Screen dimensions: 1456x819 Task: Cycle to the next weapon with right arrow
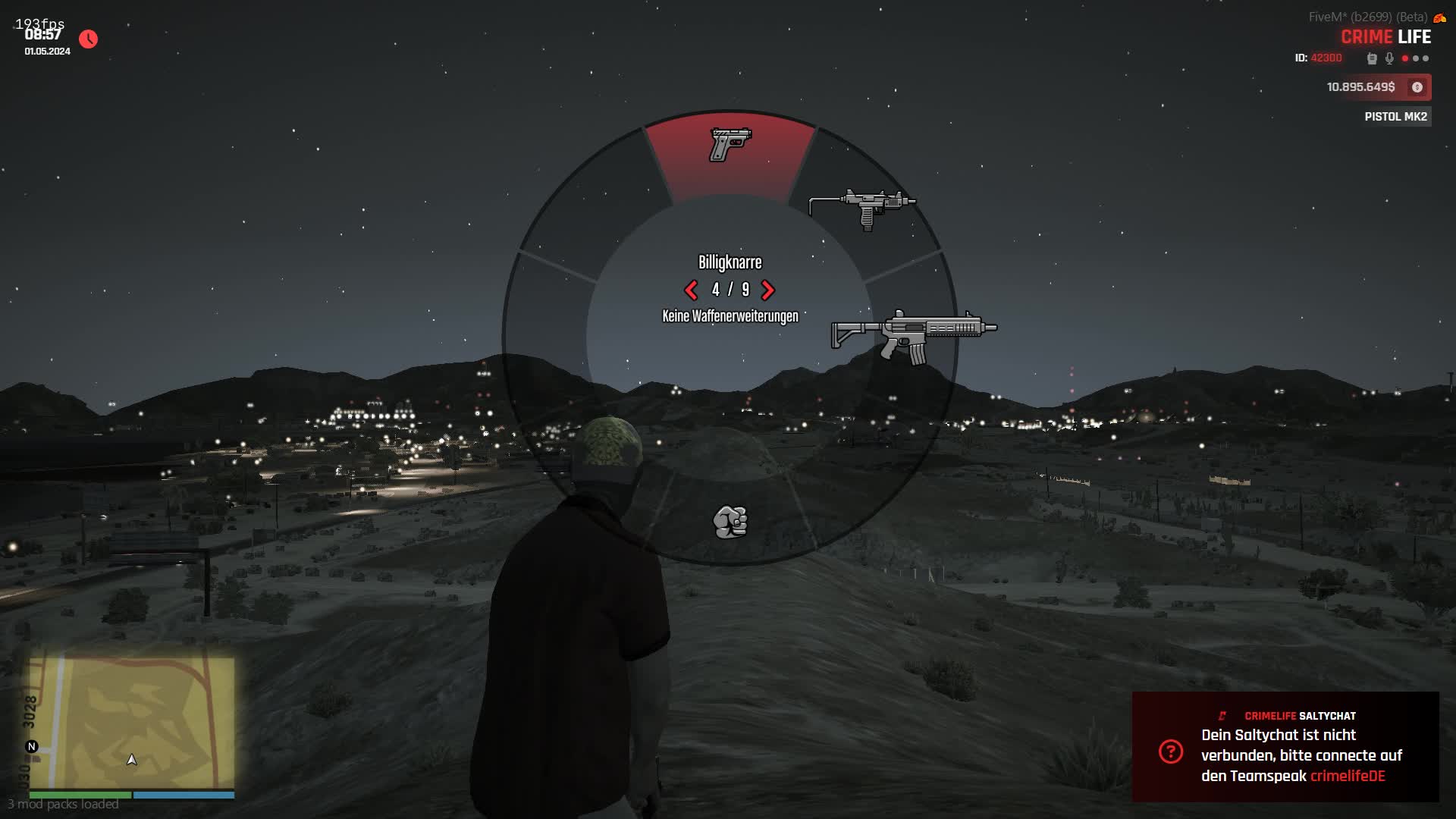click(x=767, y=290)
